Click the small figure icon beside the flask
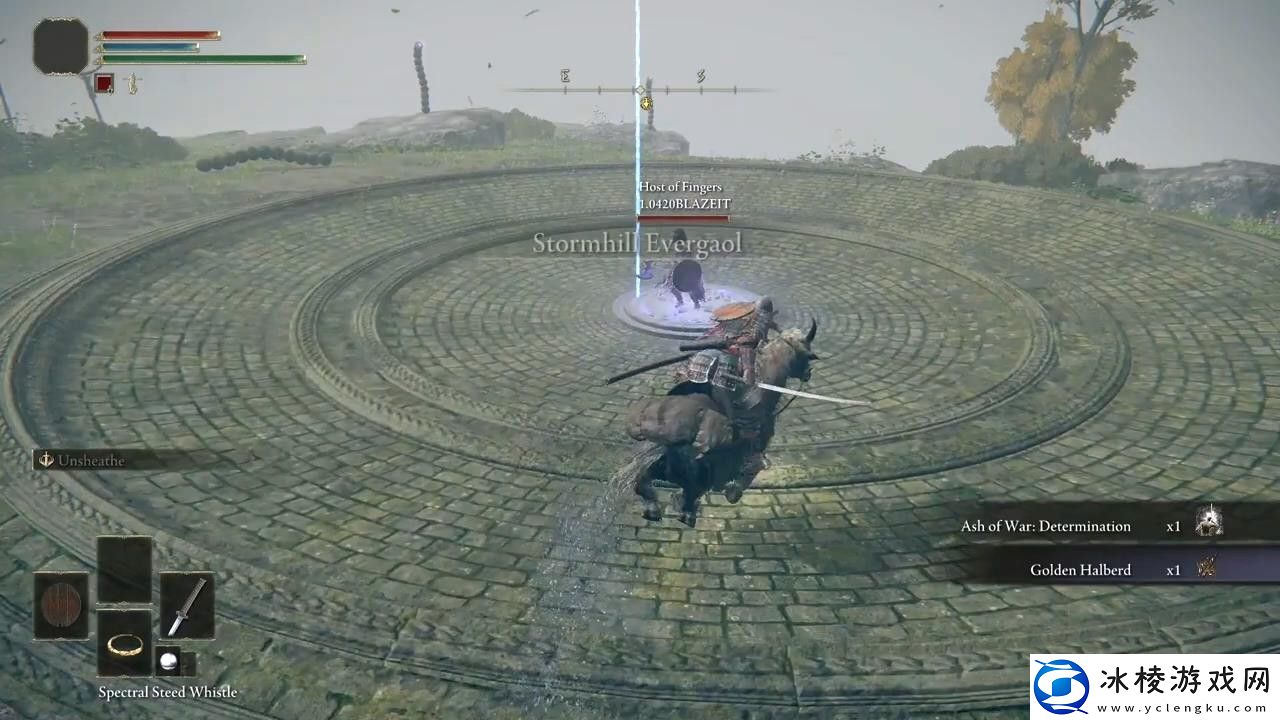1280x720 pixels. point(133,81)
